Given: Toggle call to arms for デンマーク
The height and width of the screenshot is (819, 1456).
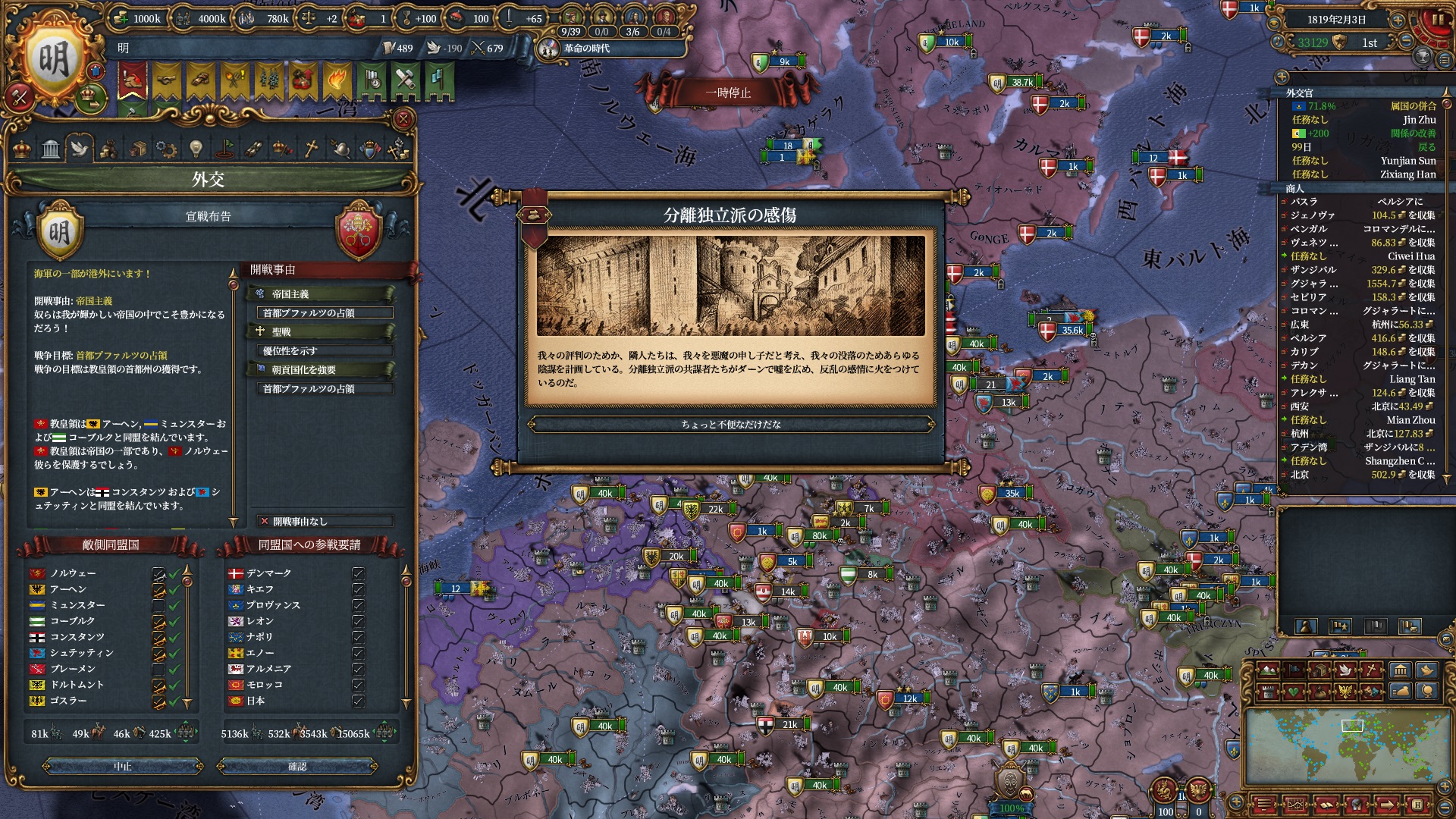Looking at the screenshot, I should [358, 573].
